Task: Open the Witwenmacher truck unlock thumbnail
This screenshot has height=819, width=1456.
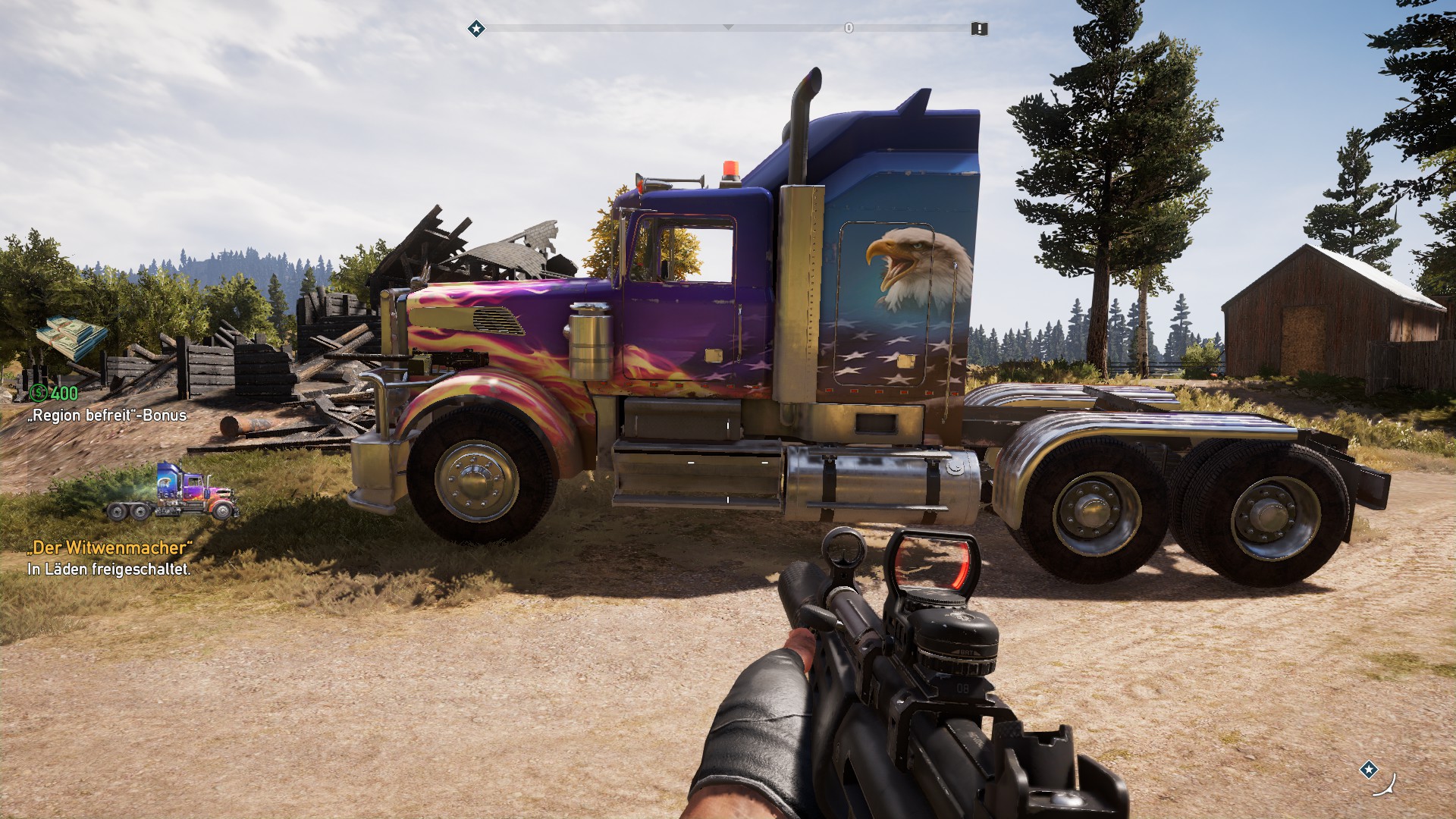Action: click(x=173, y=492)
